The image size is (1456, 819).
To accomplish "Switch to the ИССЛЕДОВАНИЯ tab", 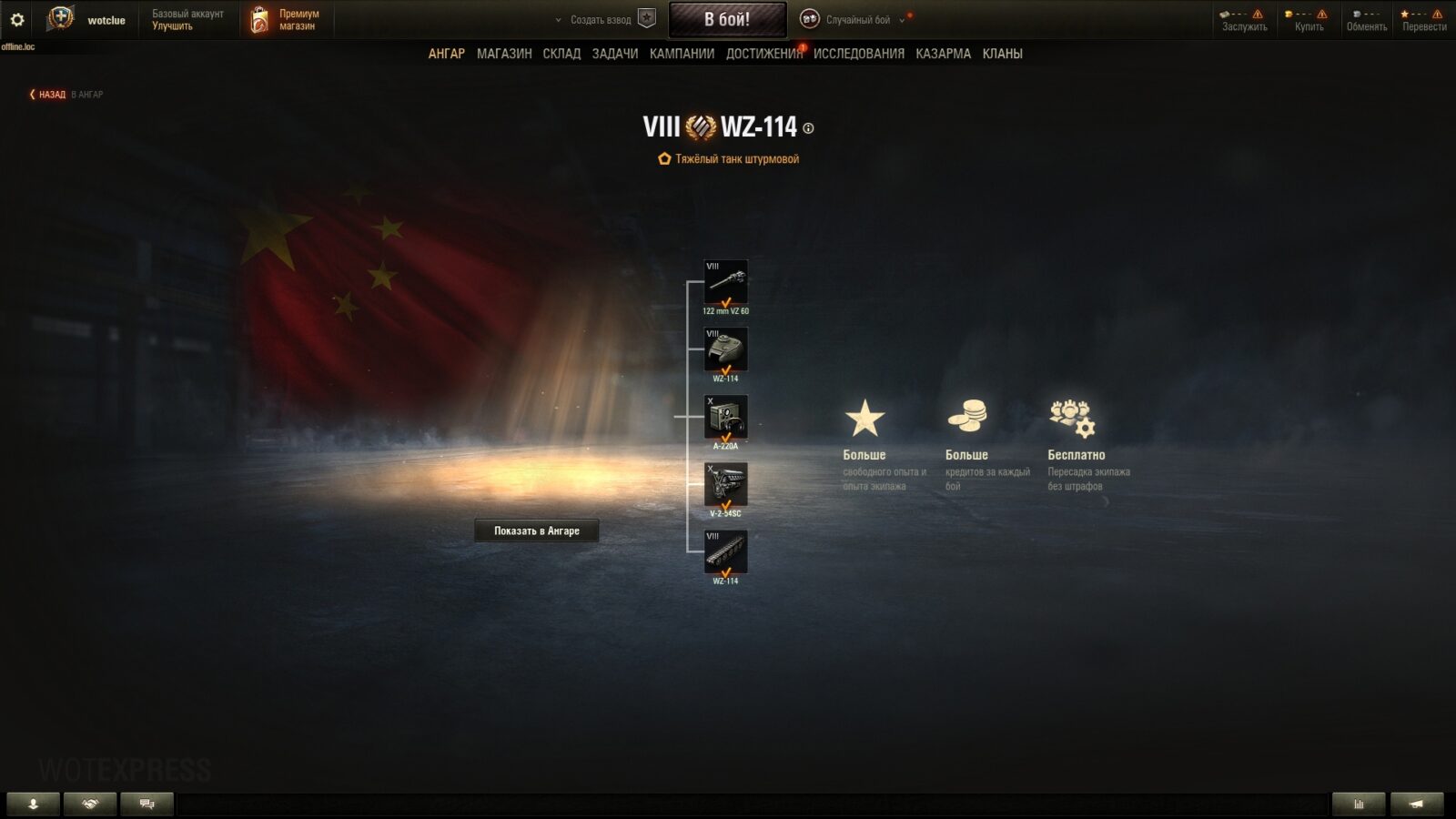I will [858, 54].
